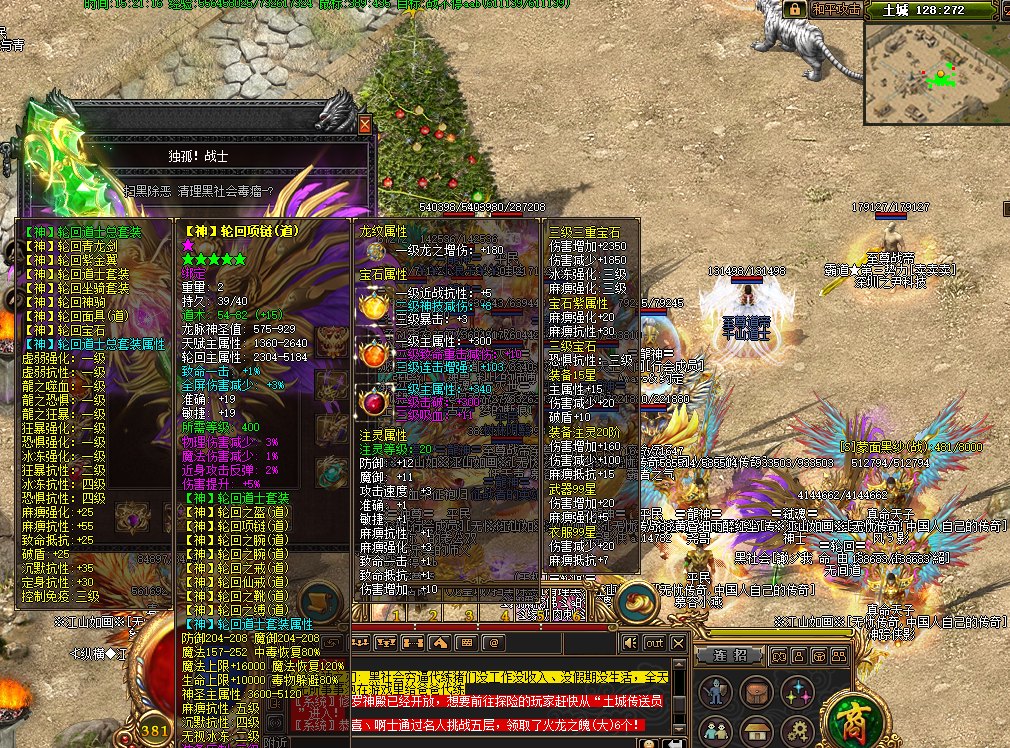Viewport: 1010px width, 748px height.
Task: Click the padlock icon beside attack mode
Action: pyautogui.click(x=795, y=9)
